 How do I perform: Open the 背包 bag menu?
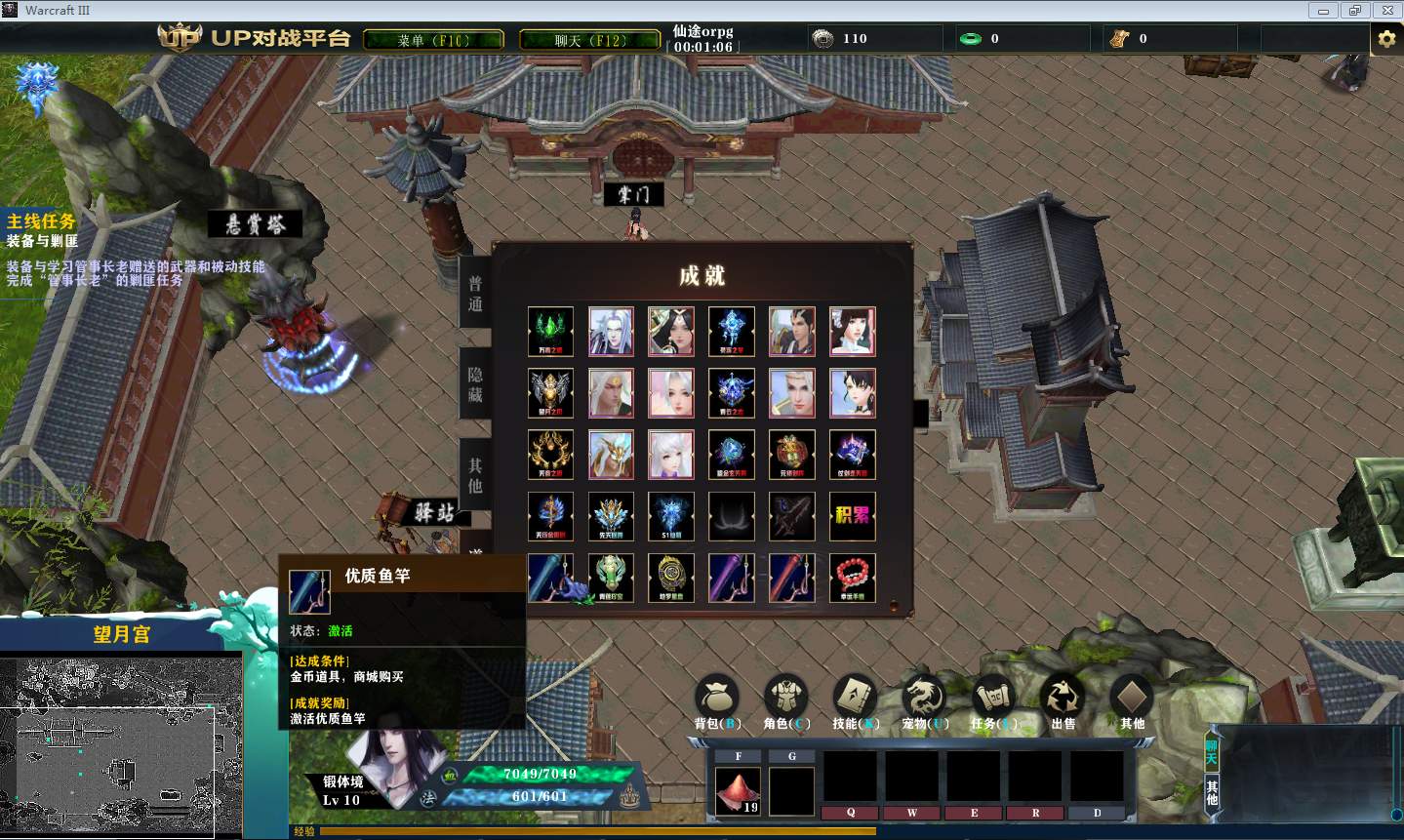tap(717, 700)
